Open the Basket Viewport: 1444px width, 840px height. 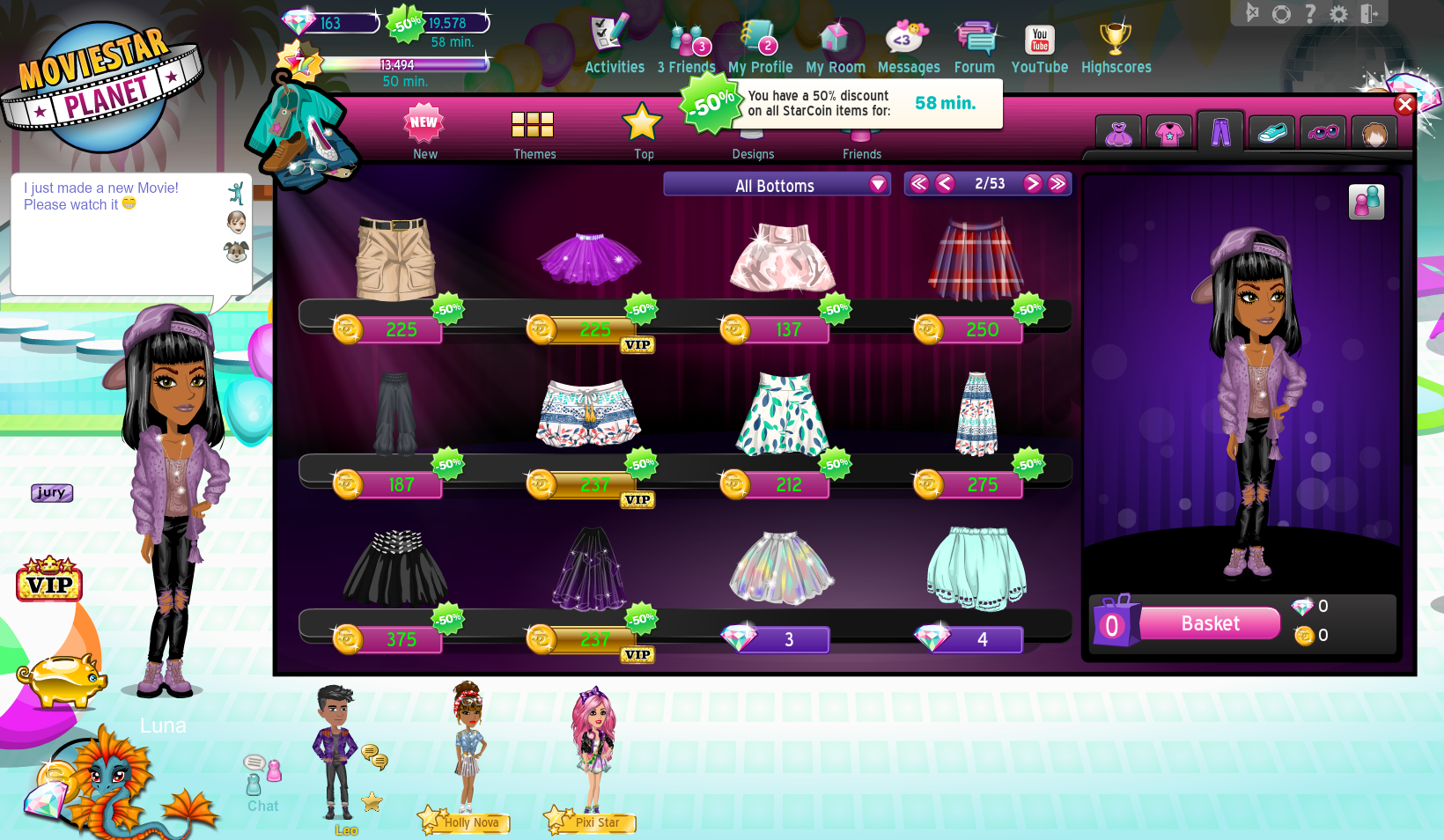(x=1210, y=623)
